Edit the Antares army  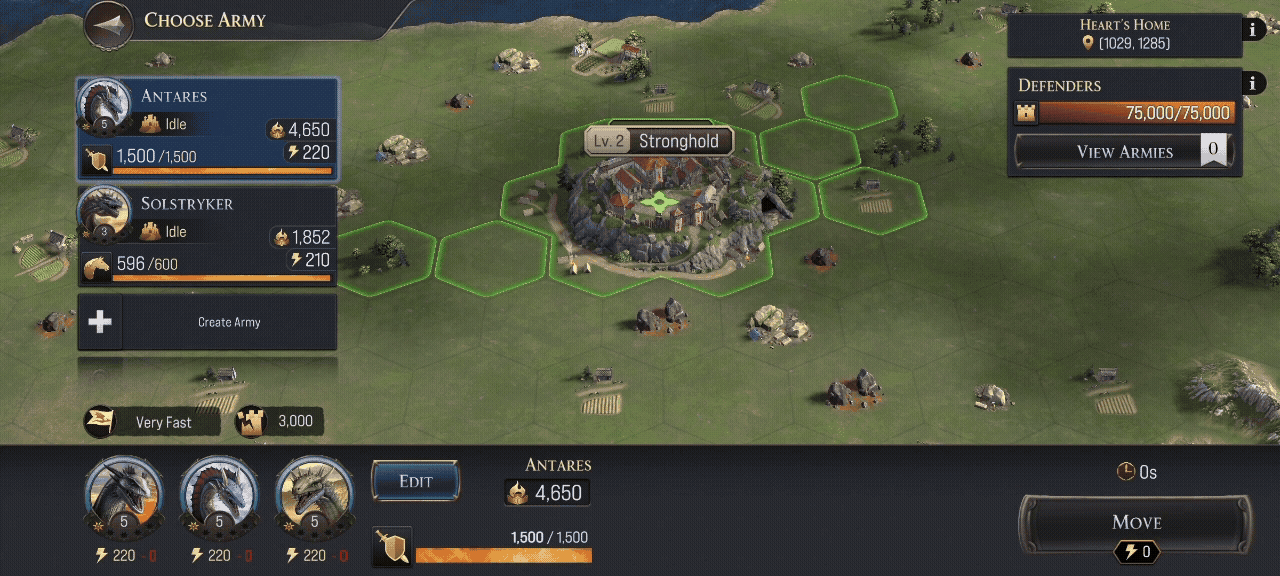pyautogui.click(x=415, y=481)
